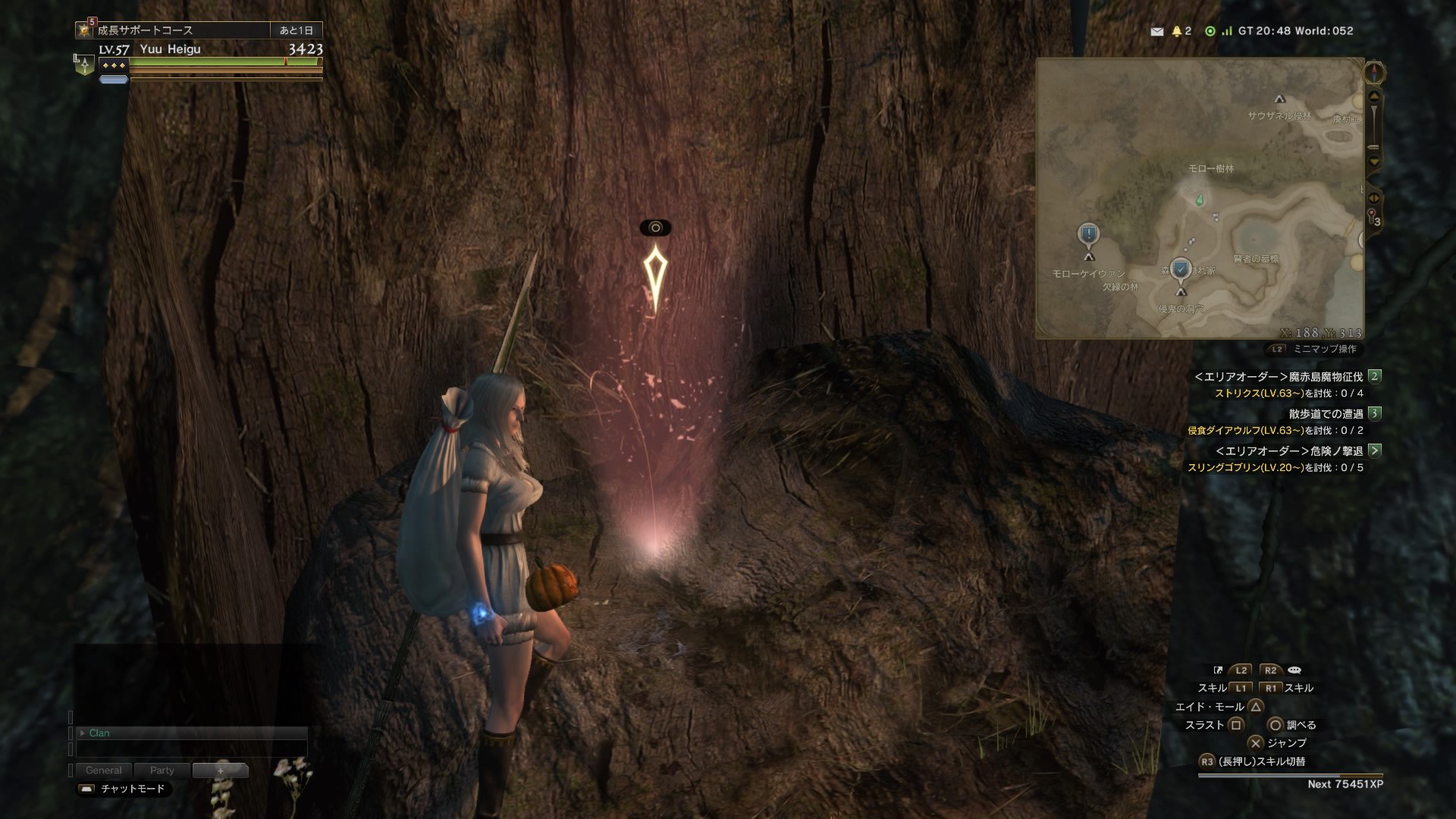Image resolution: width=1456 pixels, height=819 pixels.
Task: Click the red map pin counter icon
Action: coord(1373,218)
